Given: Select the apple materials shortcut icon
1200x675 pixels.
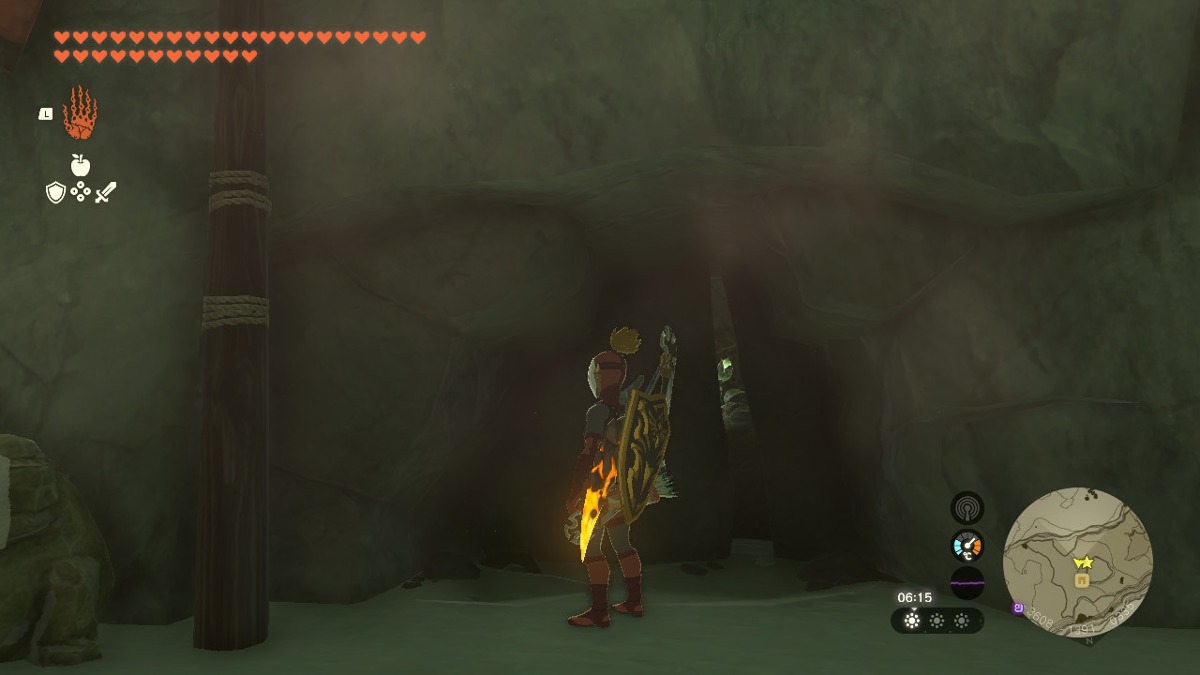Looking at the screenshot, I should pos(80,165).
